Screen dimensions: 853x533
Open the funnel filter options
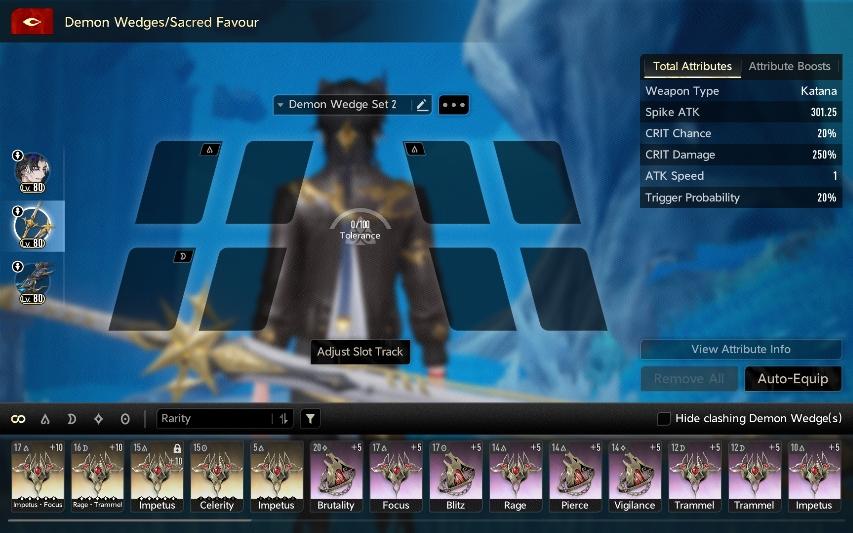pos(311,418)
